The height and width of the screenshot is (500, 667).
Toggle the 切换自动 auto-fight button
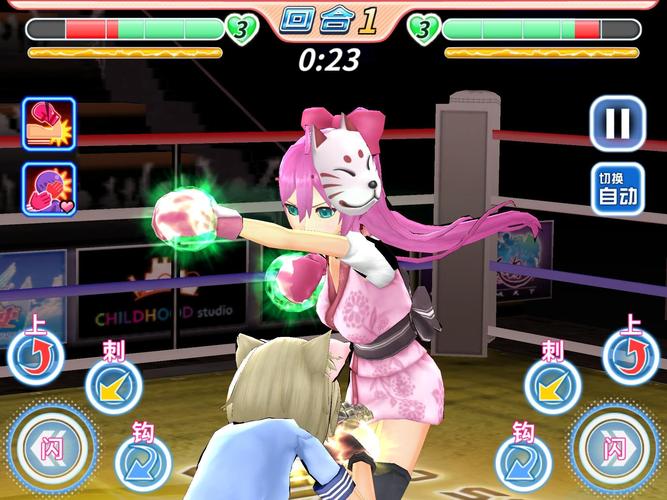point(616,189)
